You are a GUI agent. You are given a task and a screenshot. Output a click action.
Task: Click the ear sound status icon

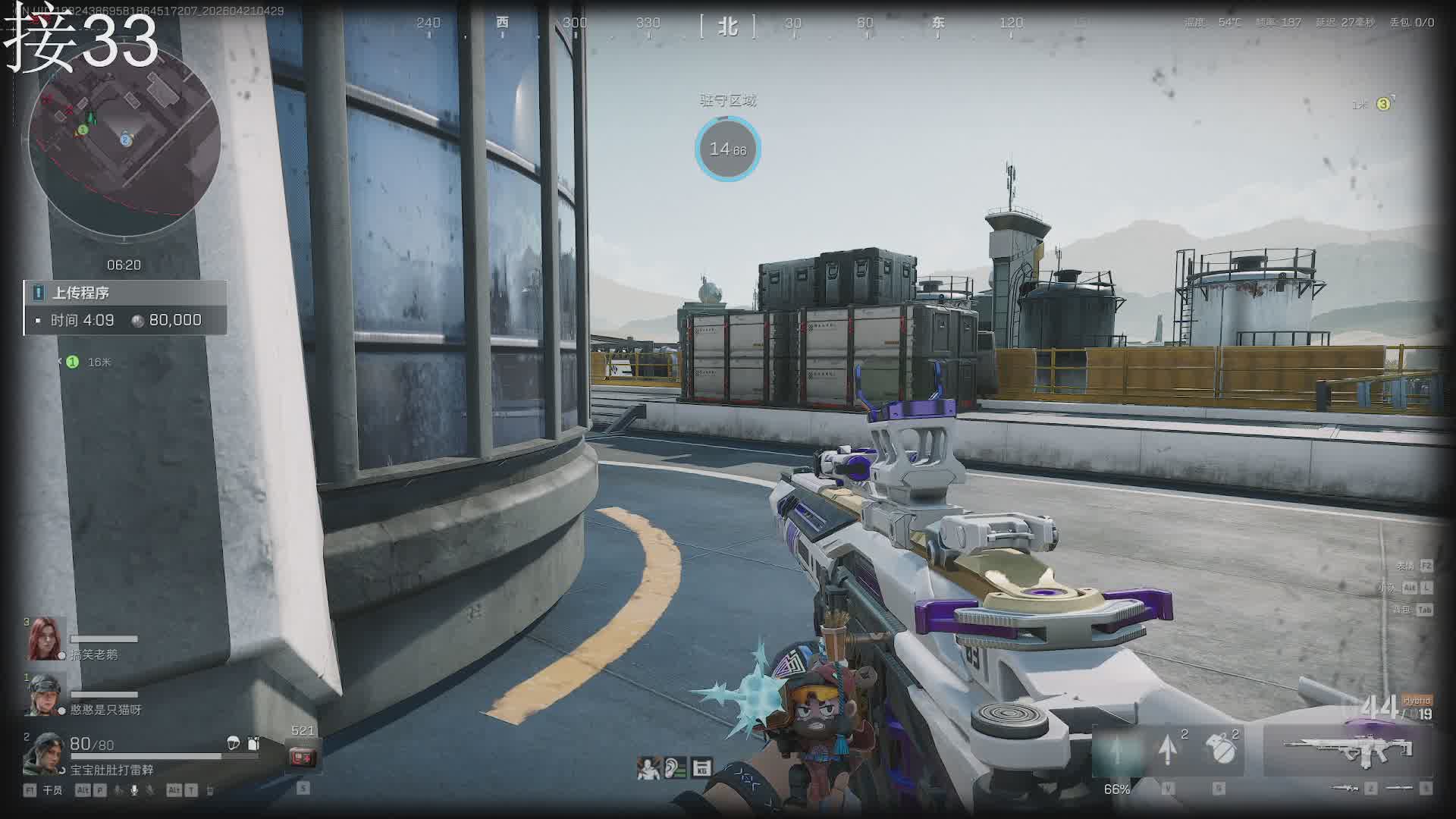pyautogui.click(x=675, y=768)
